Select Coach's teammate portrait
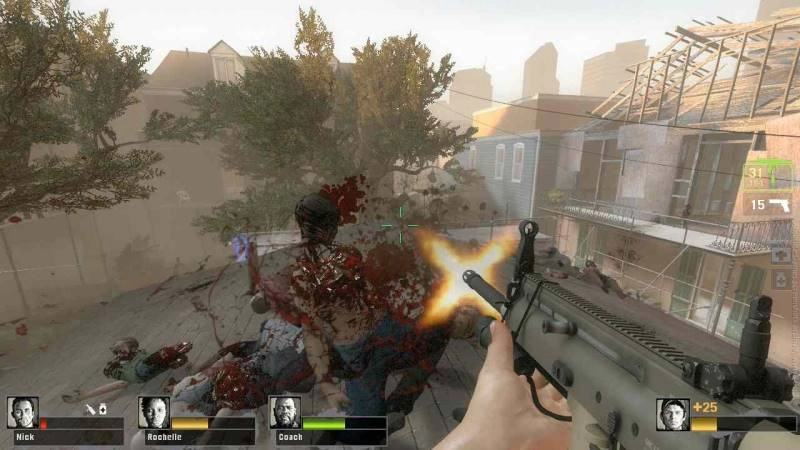800x450 pixels. [x=285, y=413]
